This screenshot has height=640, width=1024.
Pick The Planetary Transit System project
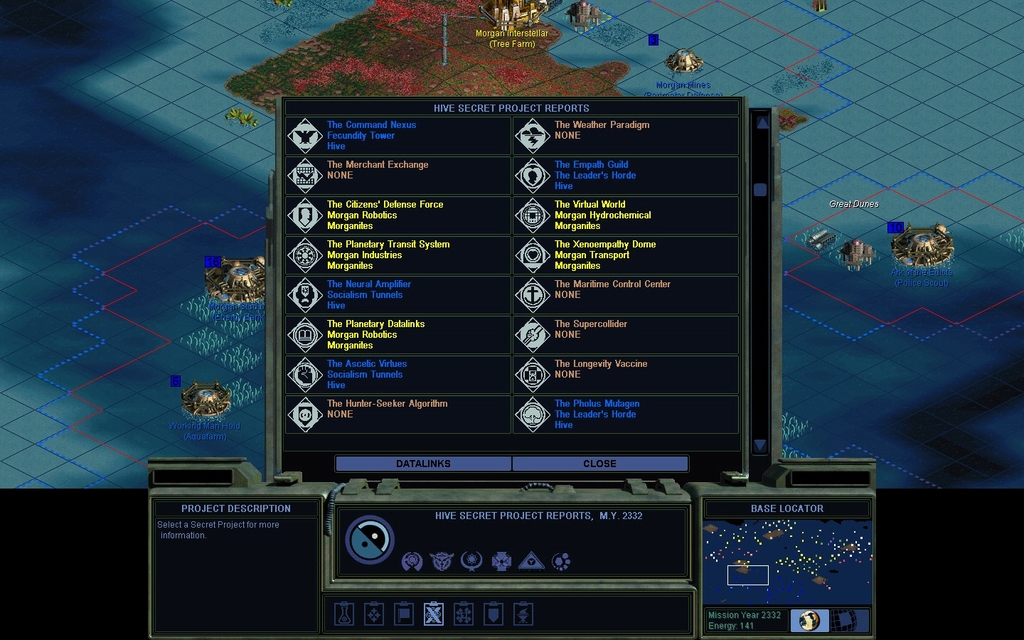click(x=398, y=255)
